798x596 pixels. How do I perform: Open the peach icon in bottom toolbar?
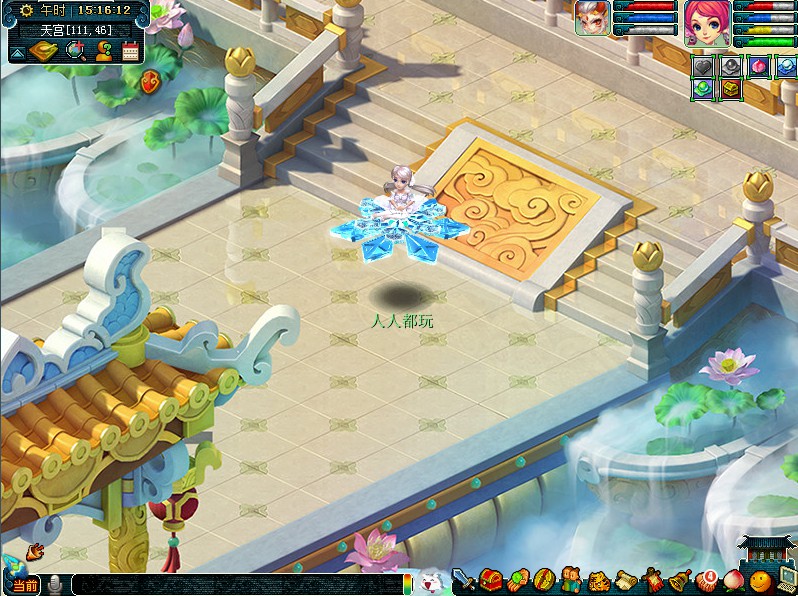click(x=735, y=579)
